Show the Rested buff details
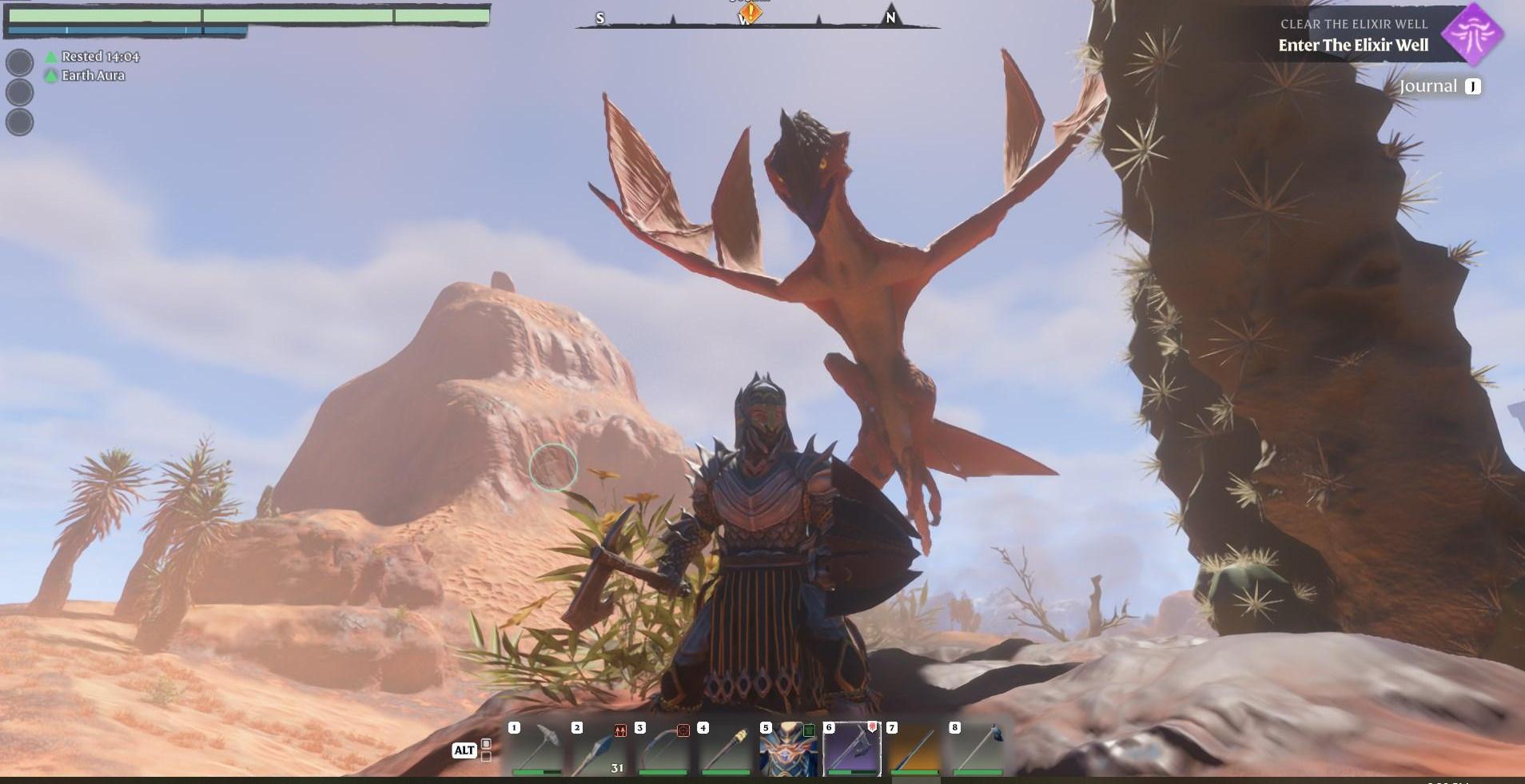The width and height of the screenshot is (1525, 784). coord(100,57)
